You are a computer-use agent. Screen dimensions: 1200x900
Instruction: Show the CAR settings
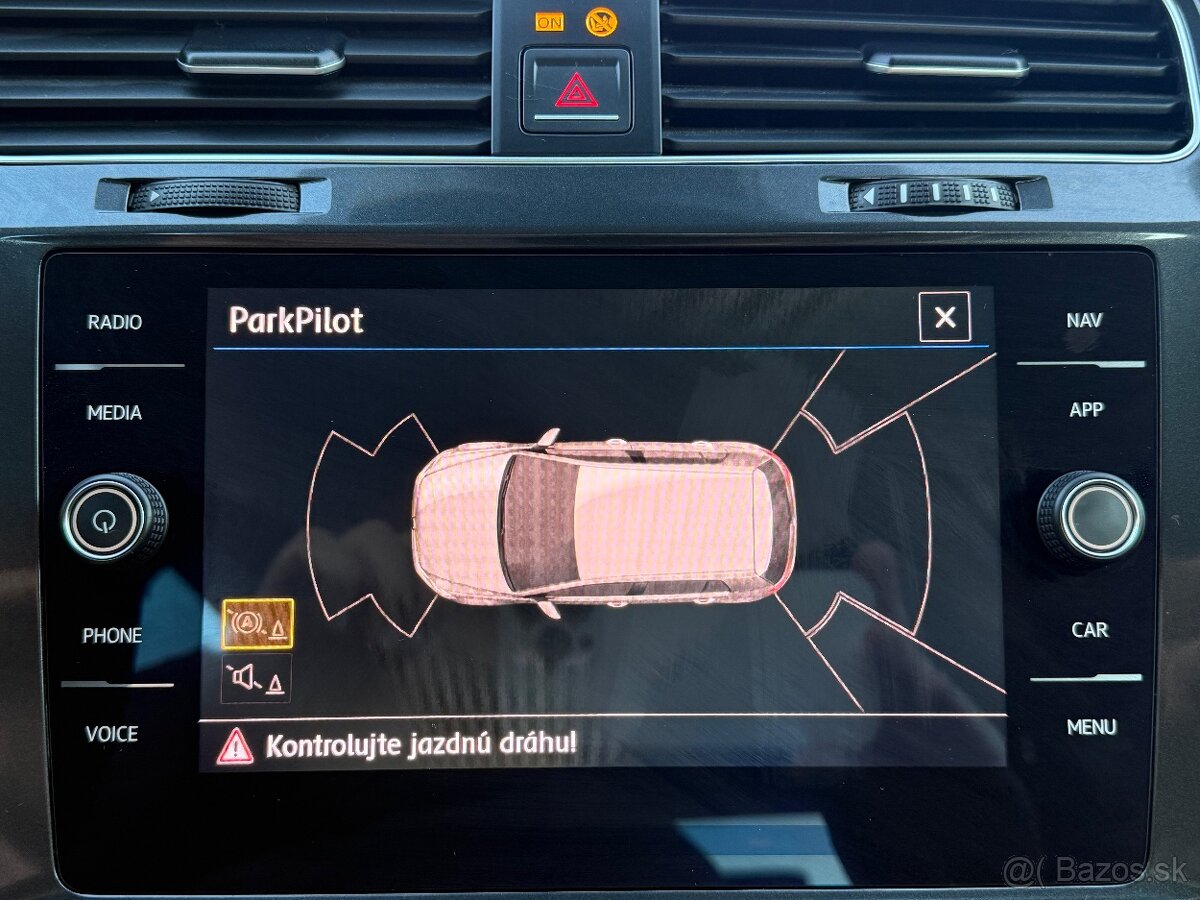click(1089, 630)
